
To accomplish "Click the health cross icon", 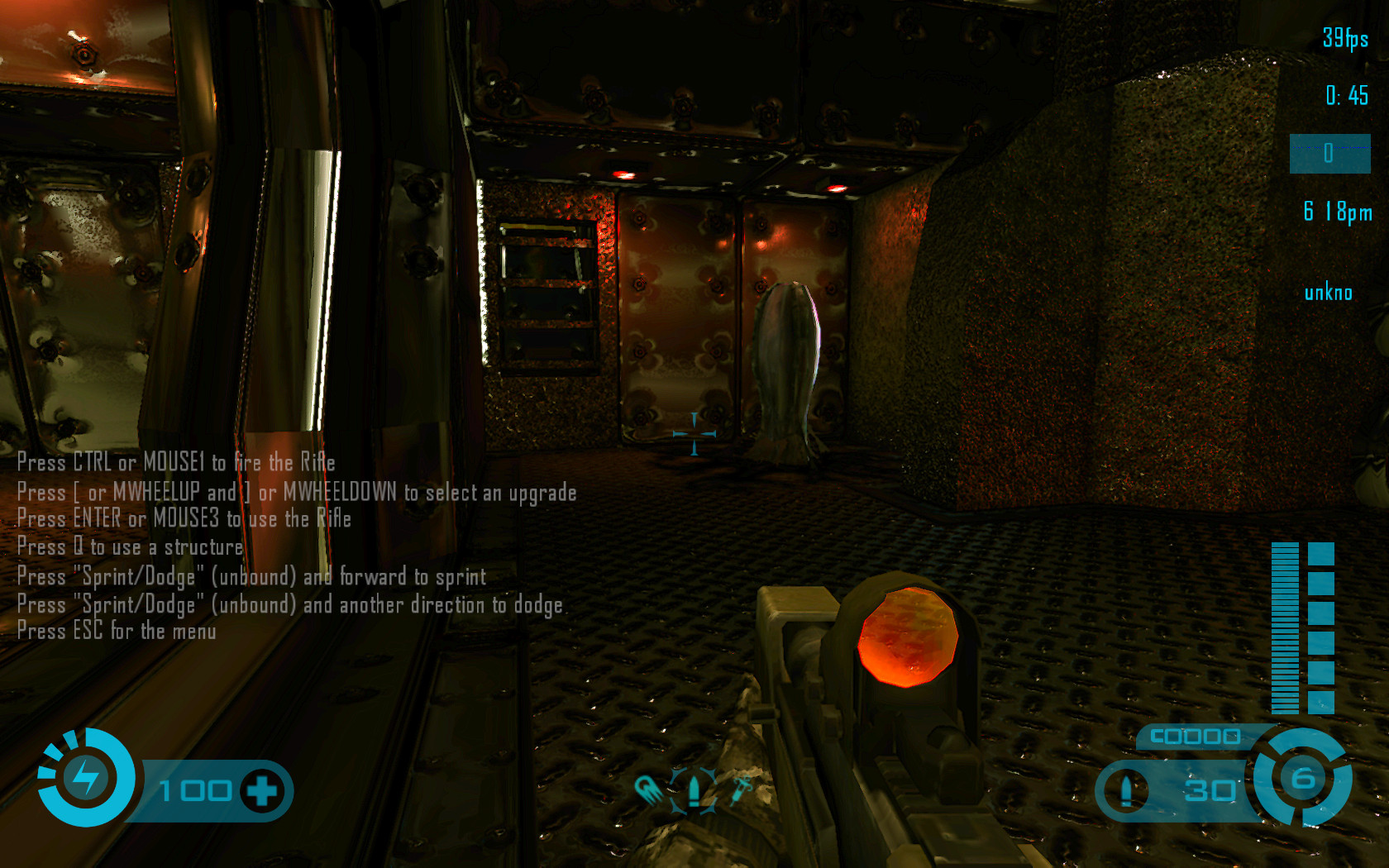I will (262, 791).
